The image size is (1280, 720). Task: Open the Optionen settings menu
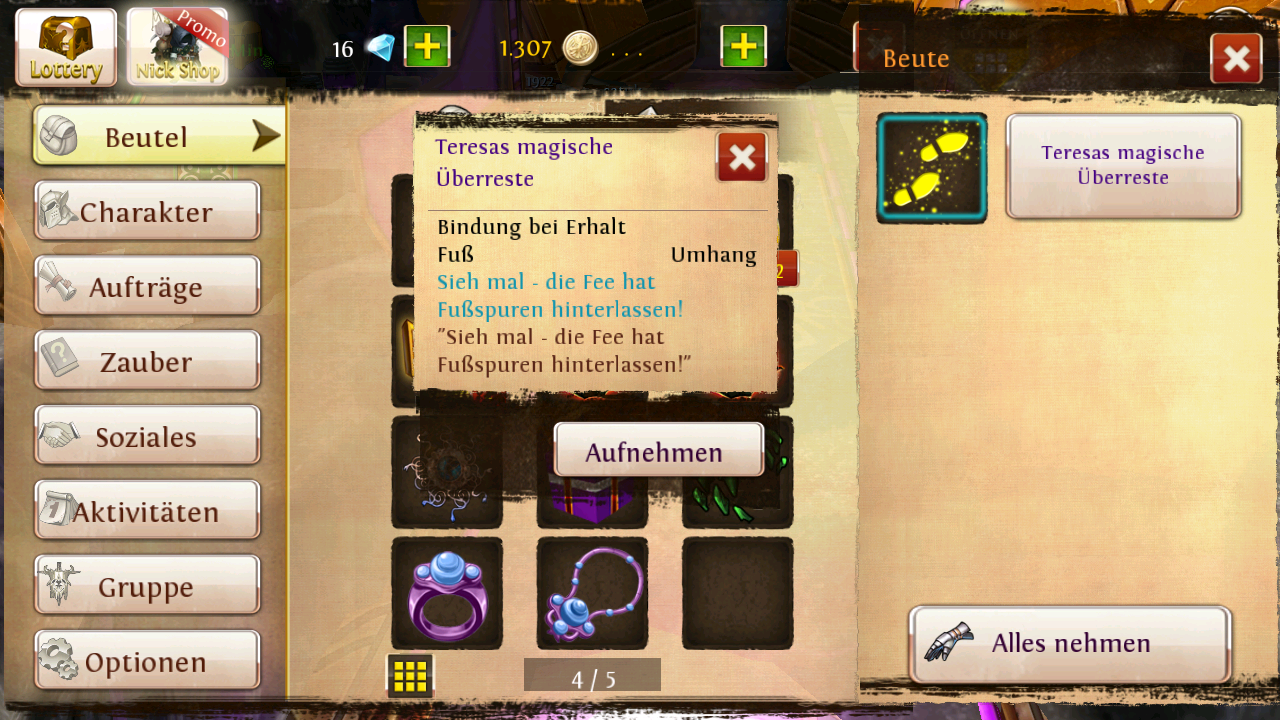coord(147,661)
